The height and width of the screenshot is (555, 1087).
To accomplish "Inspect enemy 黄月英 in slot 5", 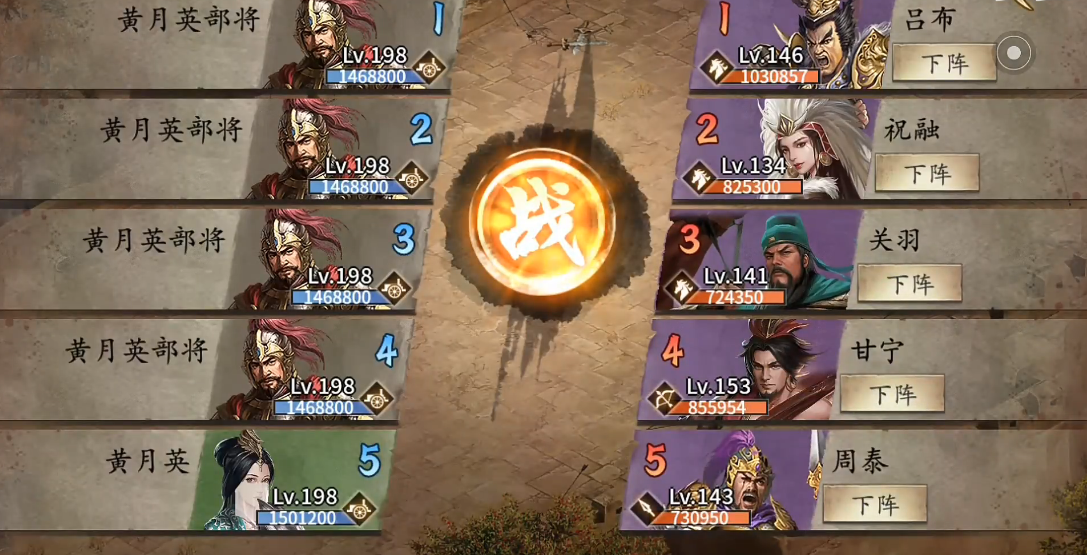I will click(x=290, y=482).
